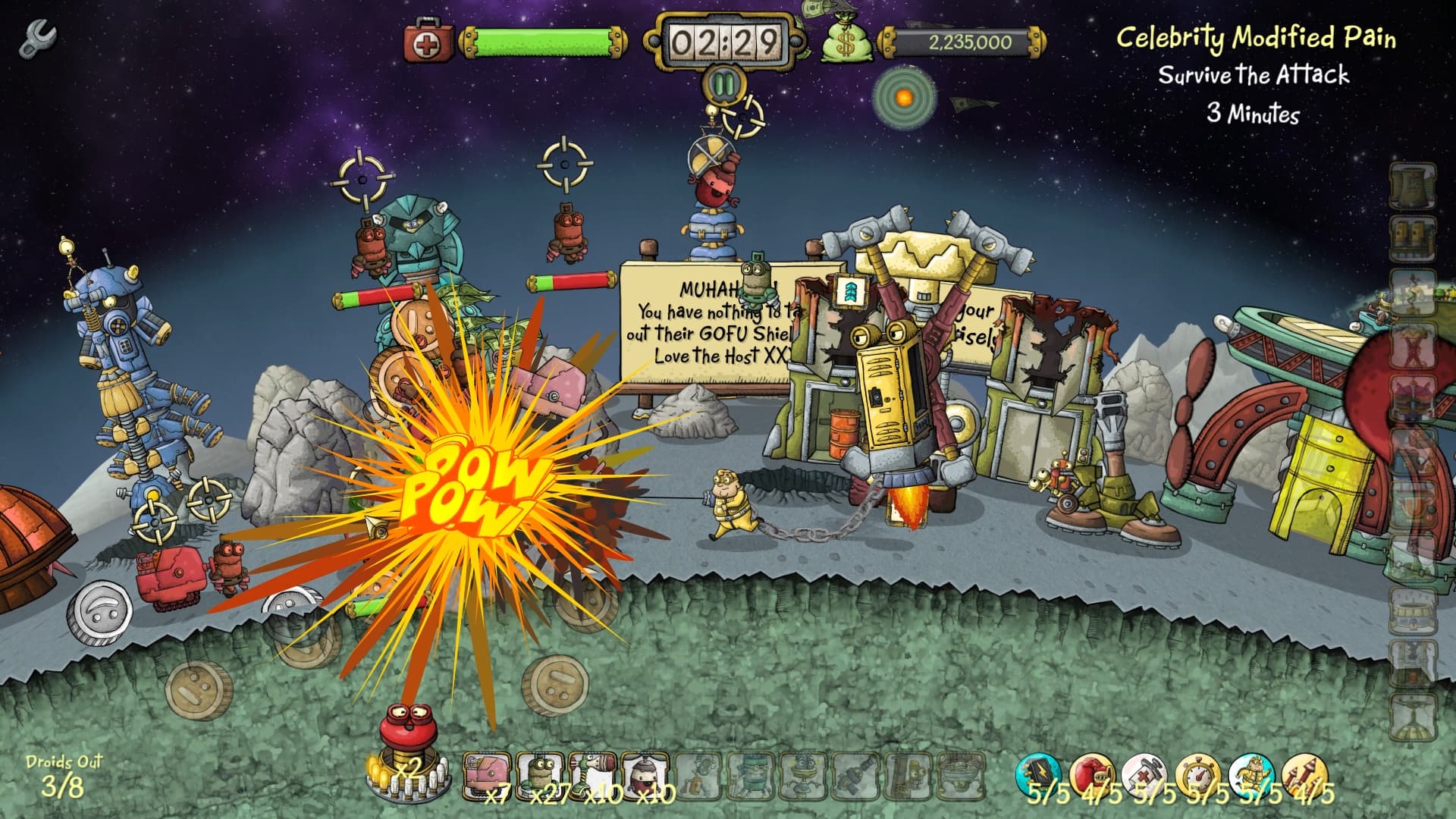Pause the game with the pause button
The image size is (1456, 819).
coord(723,86)
